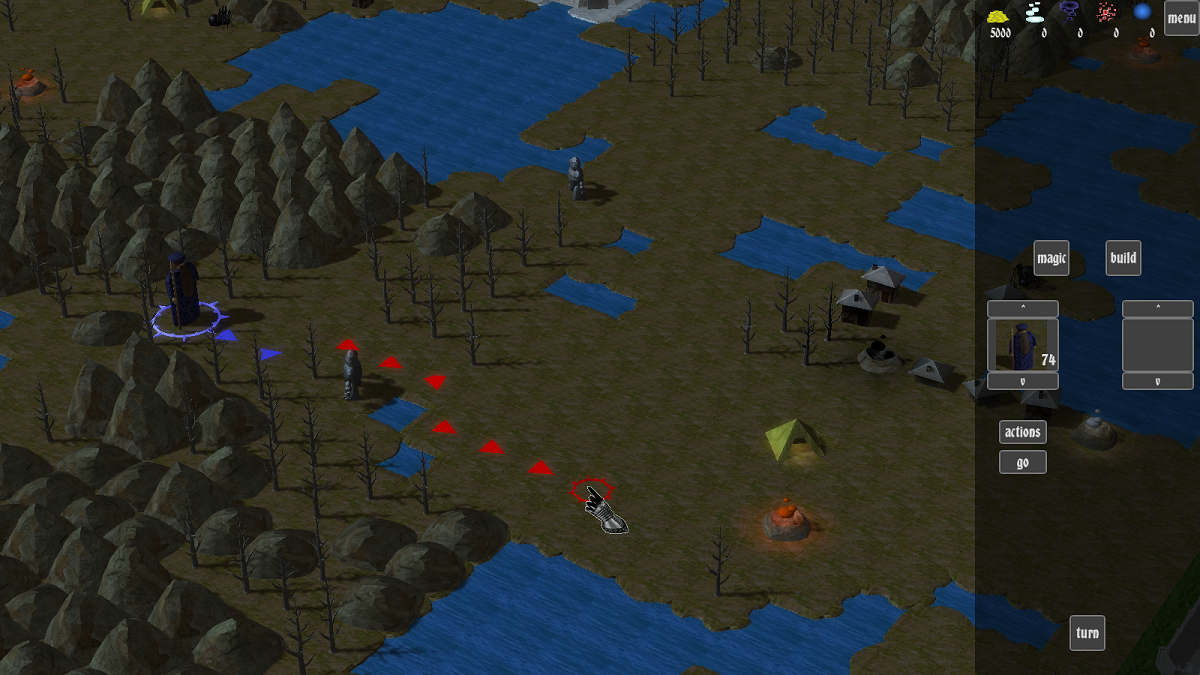The image size is (1200, 675).
Task: Click the up arrow above the wizard portrait
Action: pos(1022,309)
